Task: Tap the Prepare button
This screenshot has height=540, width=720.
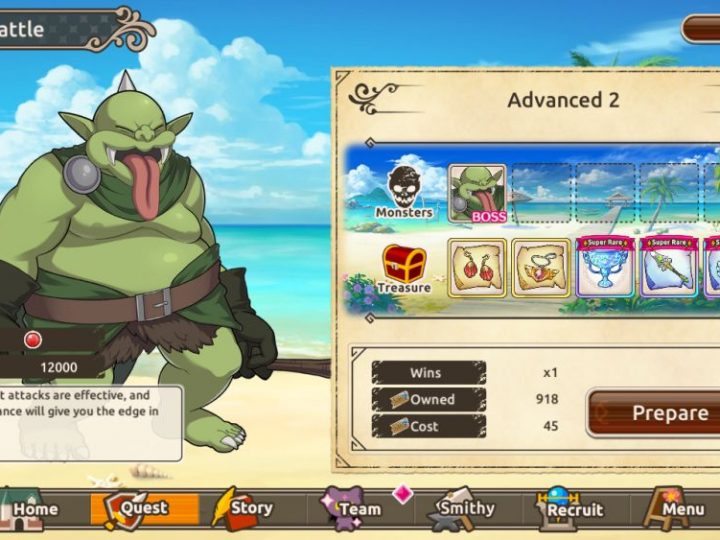Action: coord(655,413)
